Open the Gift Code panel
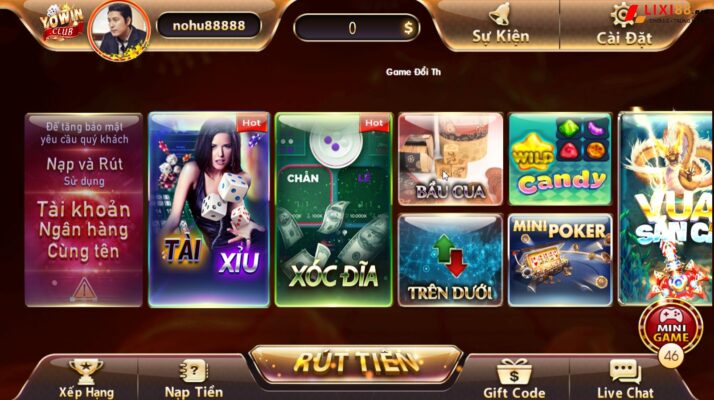Viewport: 714px width, 400px height. click(514, 379)
